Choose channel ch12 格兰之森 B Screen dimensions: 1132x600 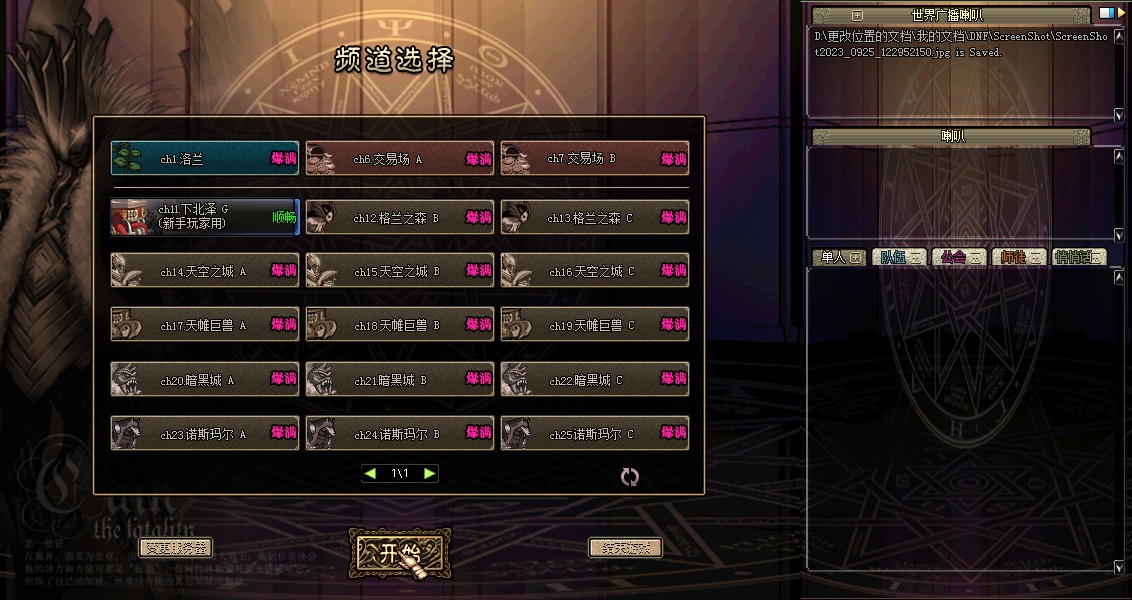coord(399,217)
